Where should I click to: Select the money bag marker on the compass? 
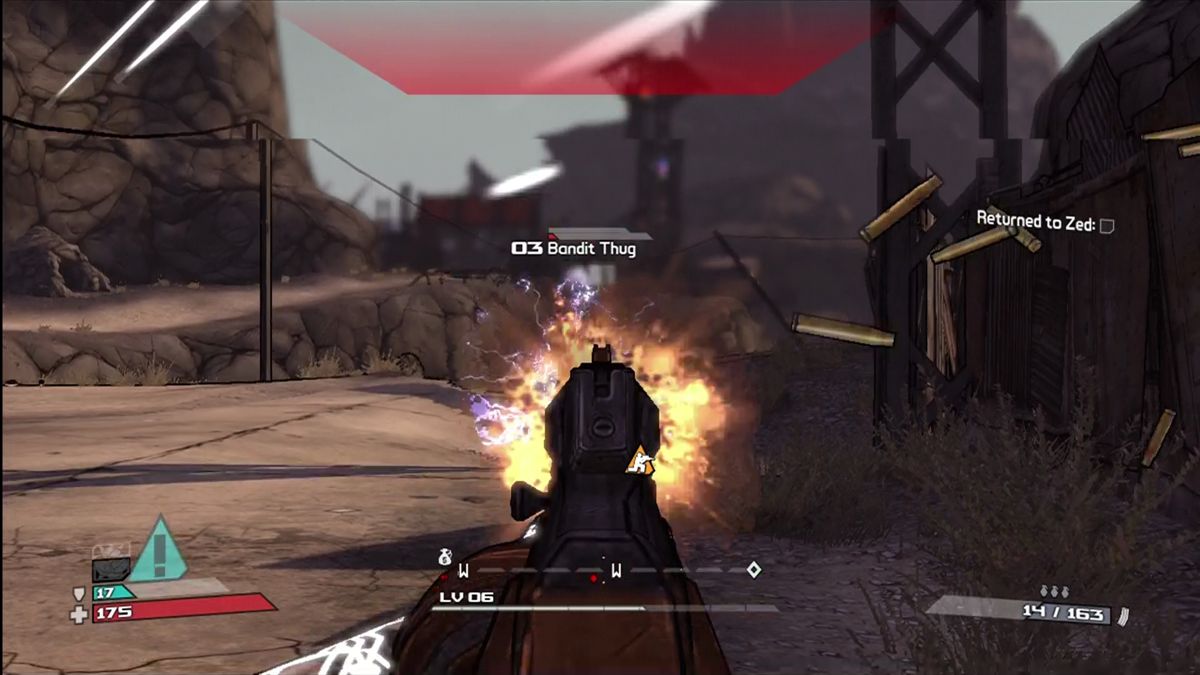445,556
